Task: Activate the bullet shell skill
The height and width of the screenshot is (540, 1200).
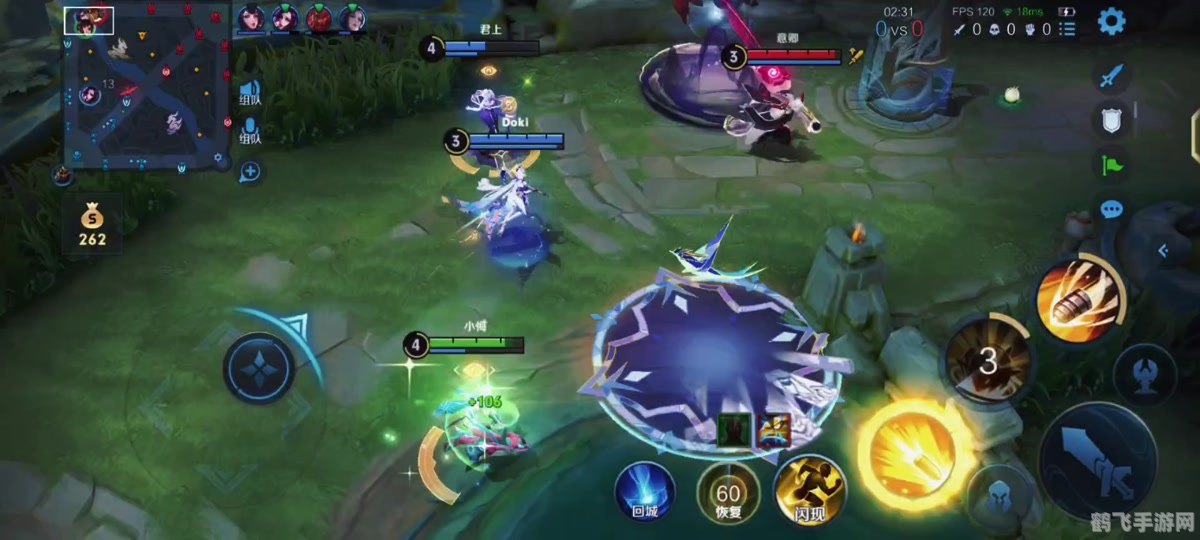Action: 1080,298
